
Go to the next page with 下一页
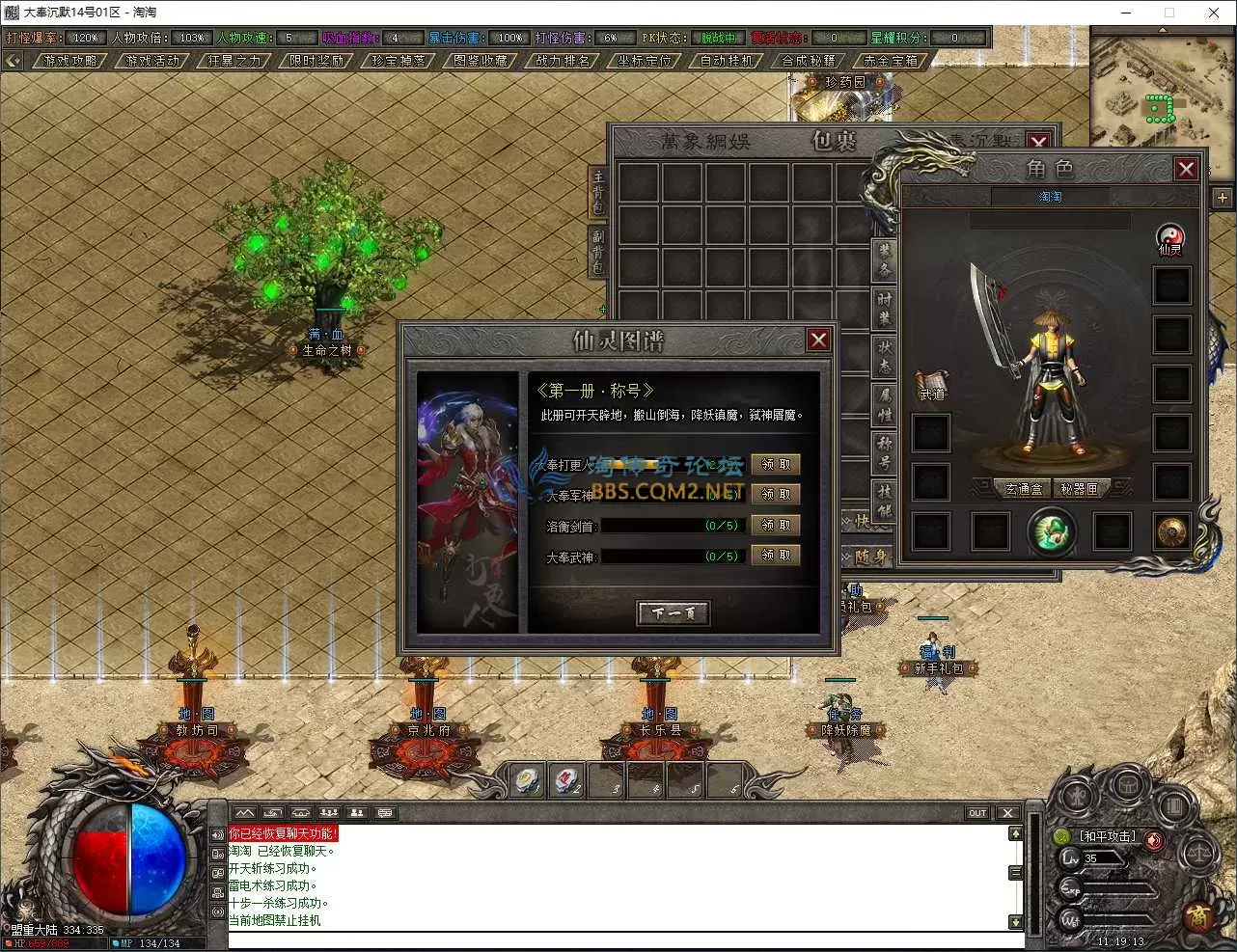point(673,613)
